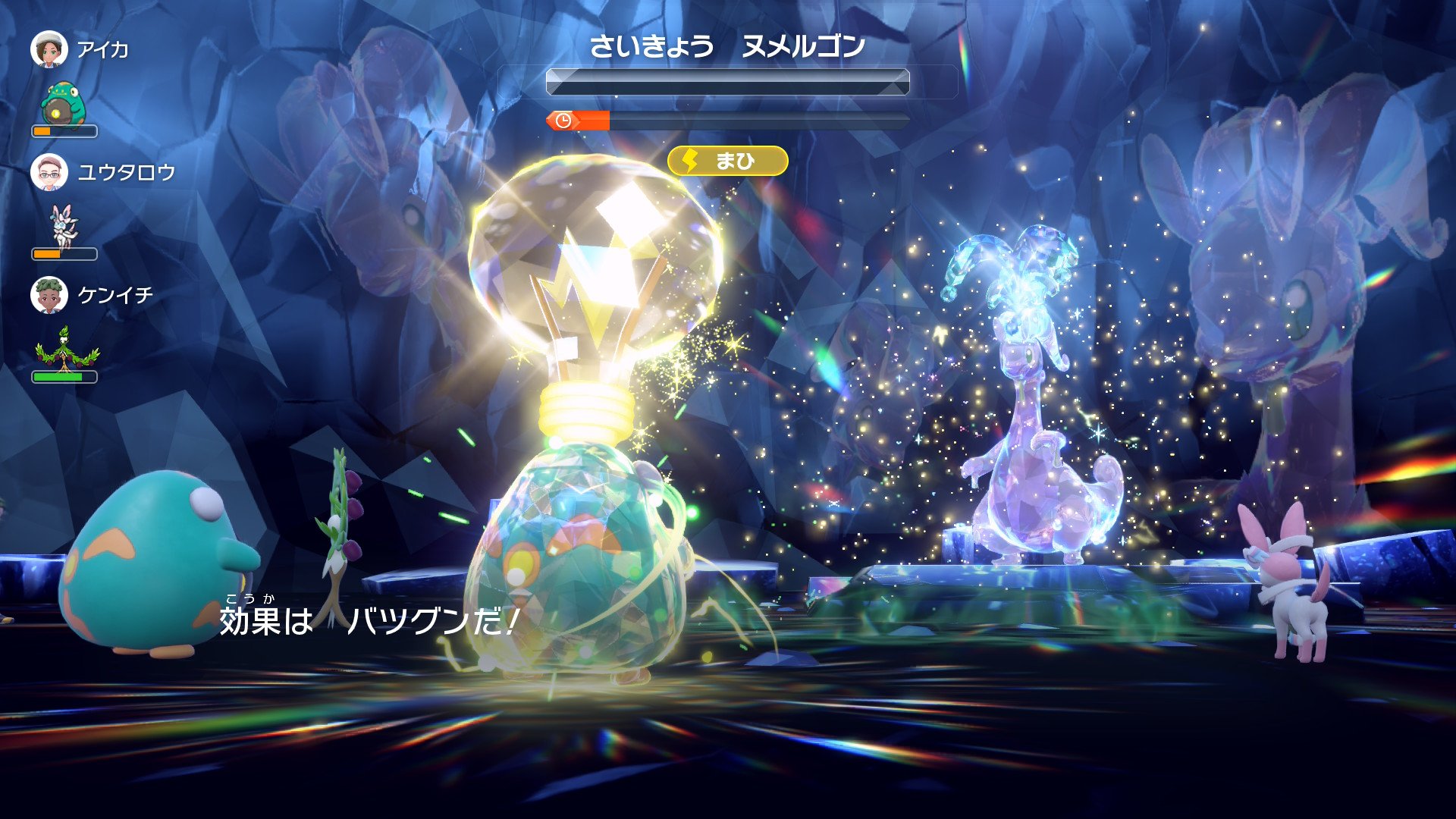Click the Arboliva party icon
1456x819 pixels.
[x=66, y=350]
